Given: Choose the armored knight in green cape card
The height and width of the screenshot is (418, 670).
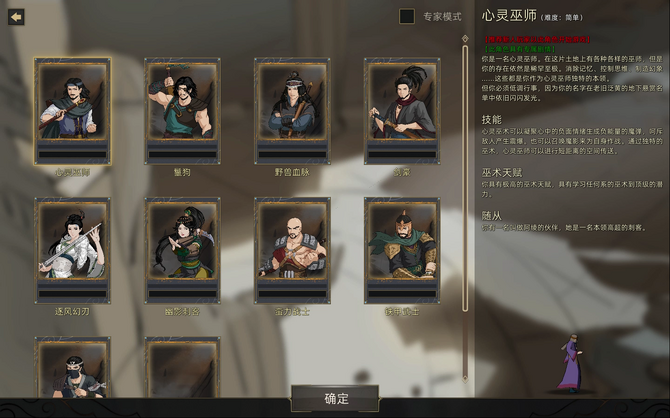Looking at the screenshot, I should [402, 249].
